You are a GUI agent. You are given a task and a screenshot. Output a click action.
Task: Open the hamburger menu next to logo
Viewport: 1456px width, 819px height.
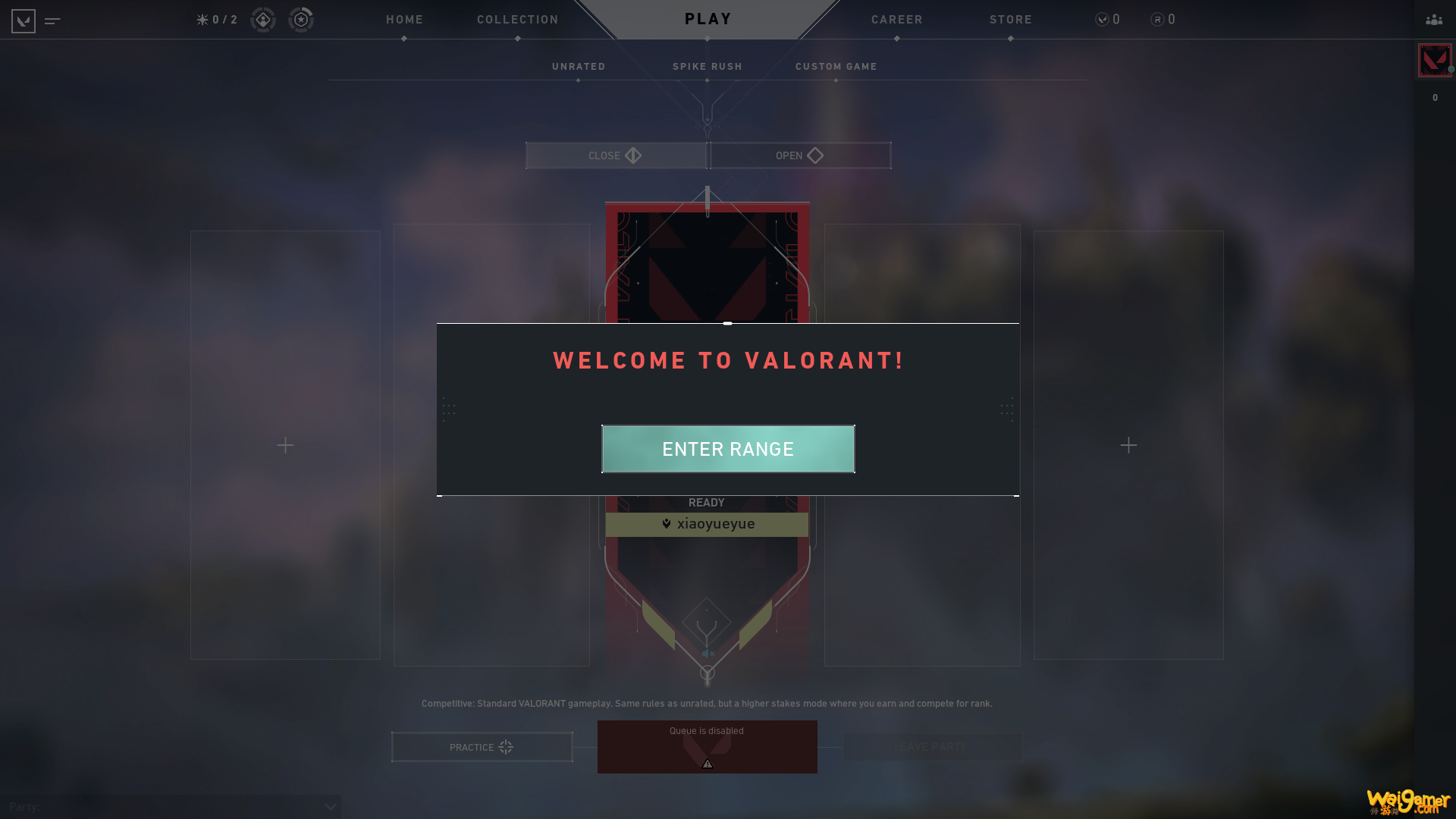pos(52,20)
